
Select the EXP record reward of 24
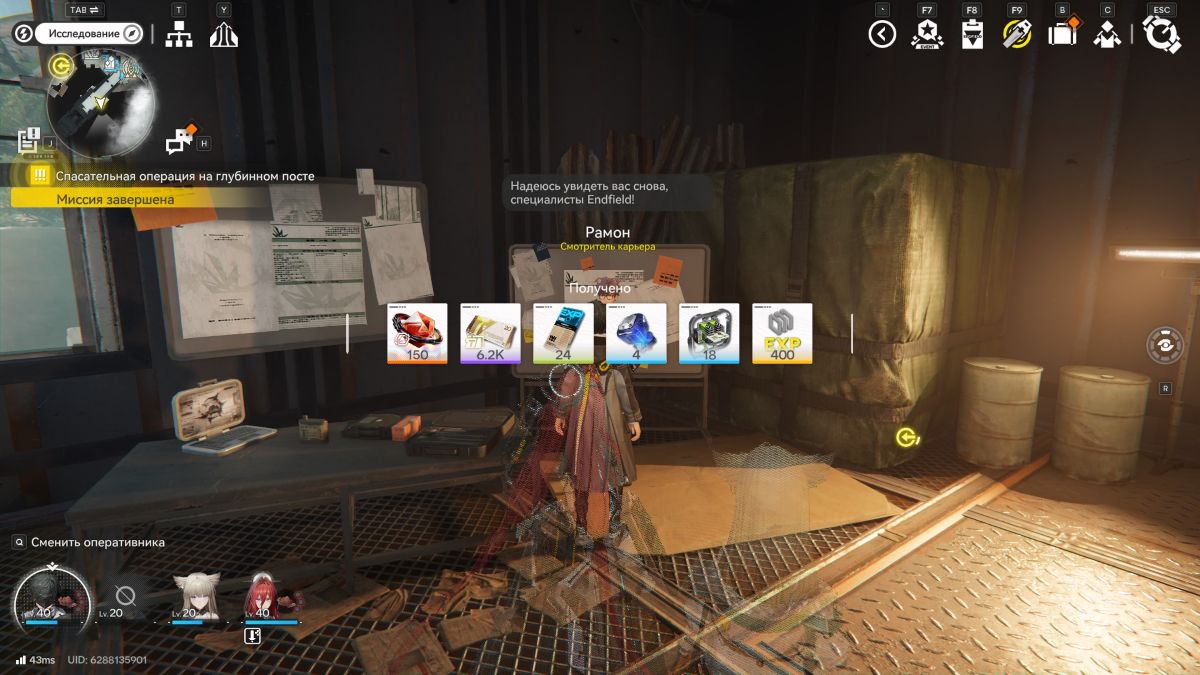click(x=563, y=333)
